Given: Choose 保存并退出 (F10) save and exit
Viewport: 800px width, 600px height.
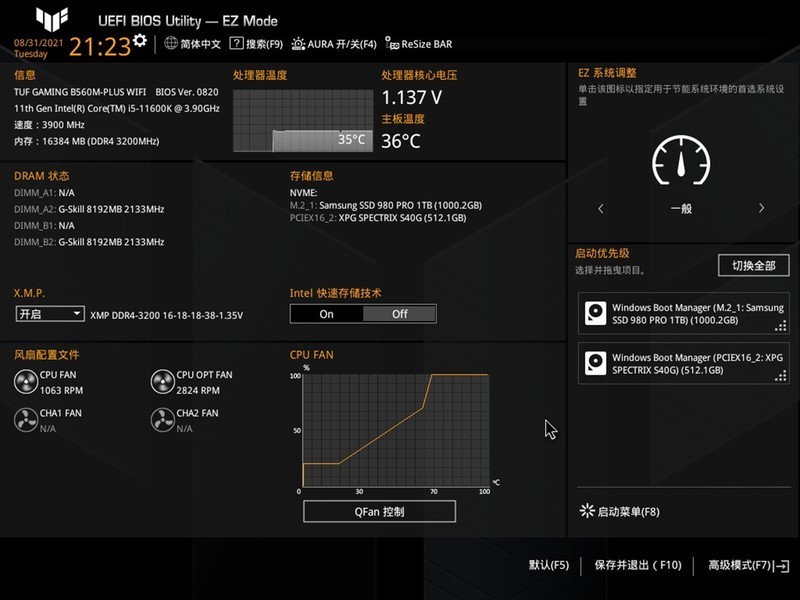Looking at the screenshot, I should 637,566.
